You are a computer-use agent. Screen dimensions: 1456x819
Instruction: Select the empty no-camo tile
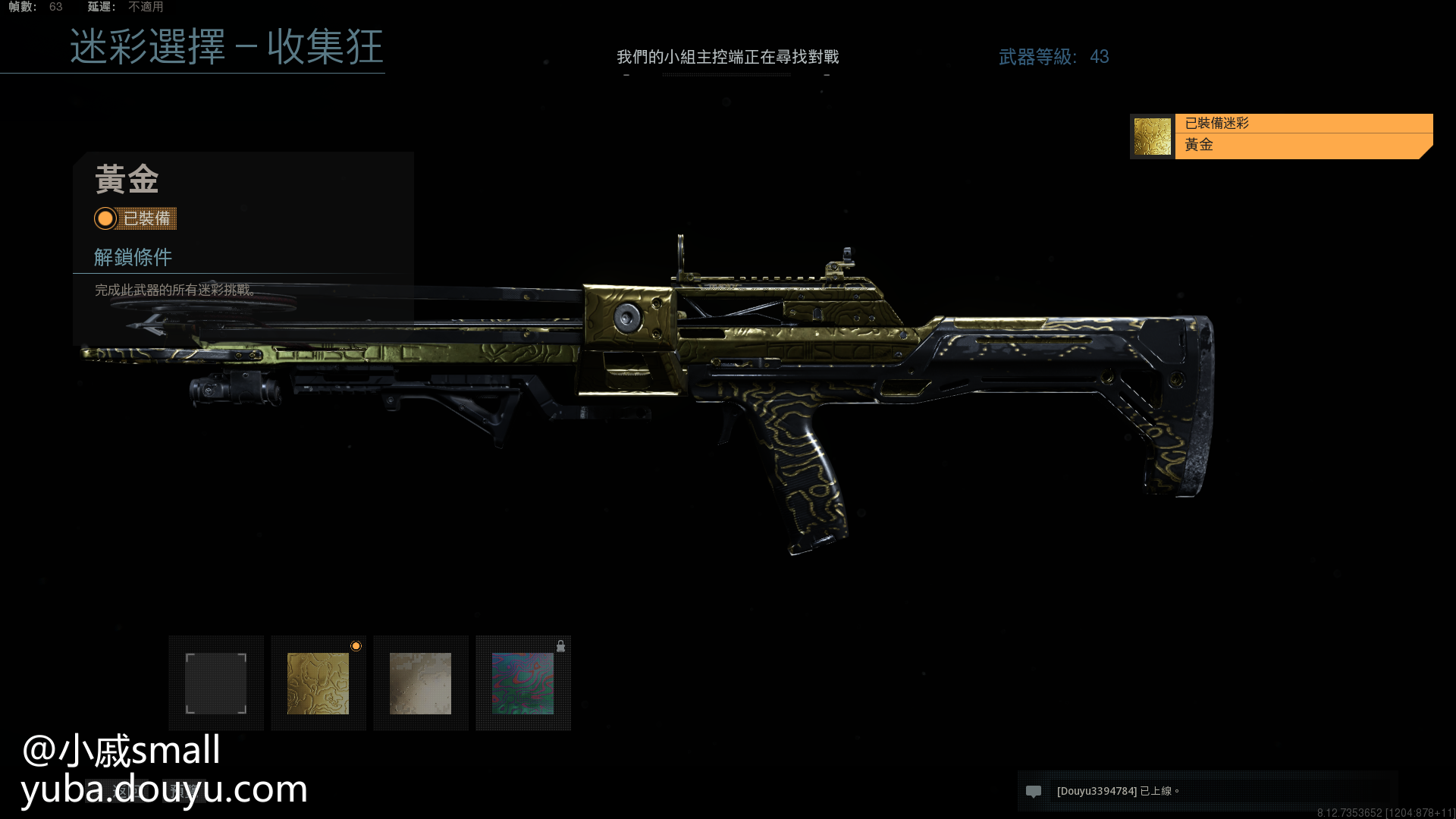click(x=216, y=683)
